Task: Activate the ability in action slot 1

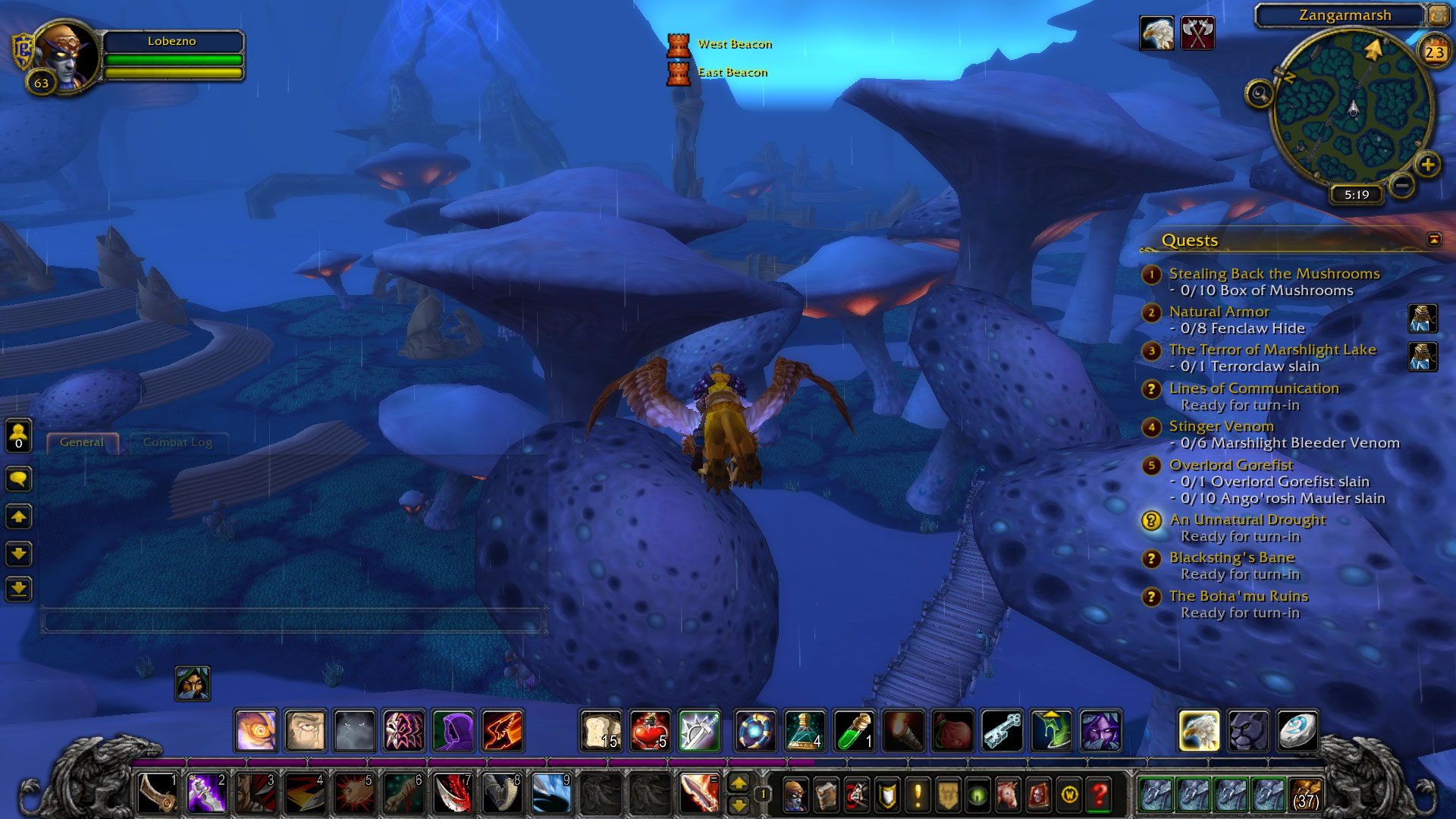Action: [x=158, y=794]
